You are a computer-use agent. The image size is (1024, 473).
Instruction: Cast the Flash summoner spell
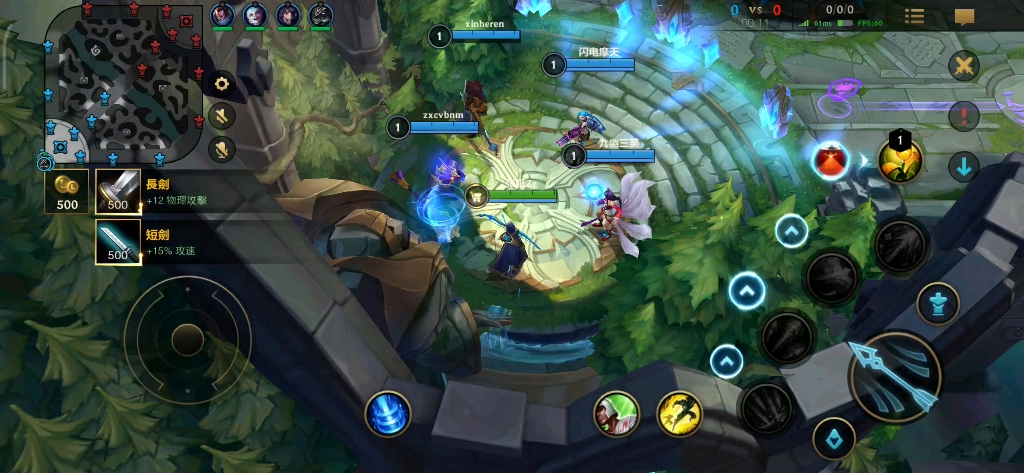tap(679, 412)
